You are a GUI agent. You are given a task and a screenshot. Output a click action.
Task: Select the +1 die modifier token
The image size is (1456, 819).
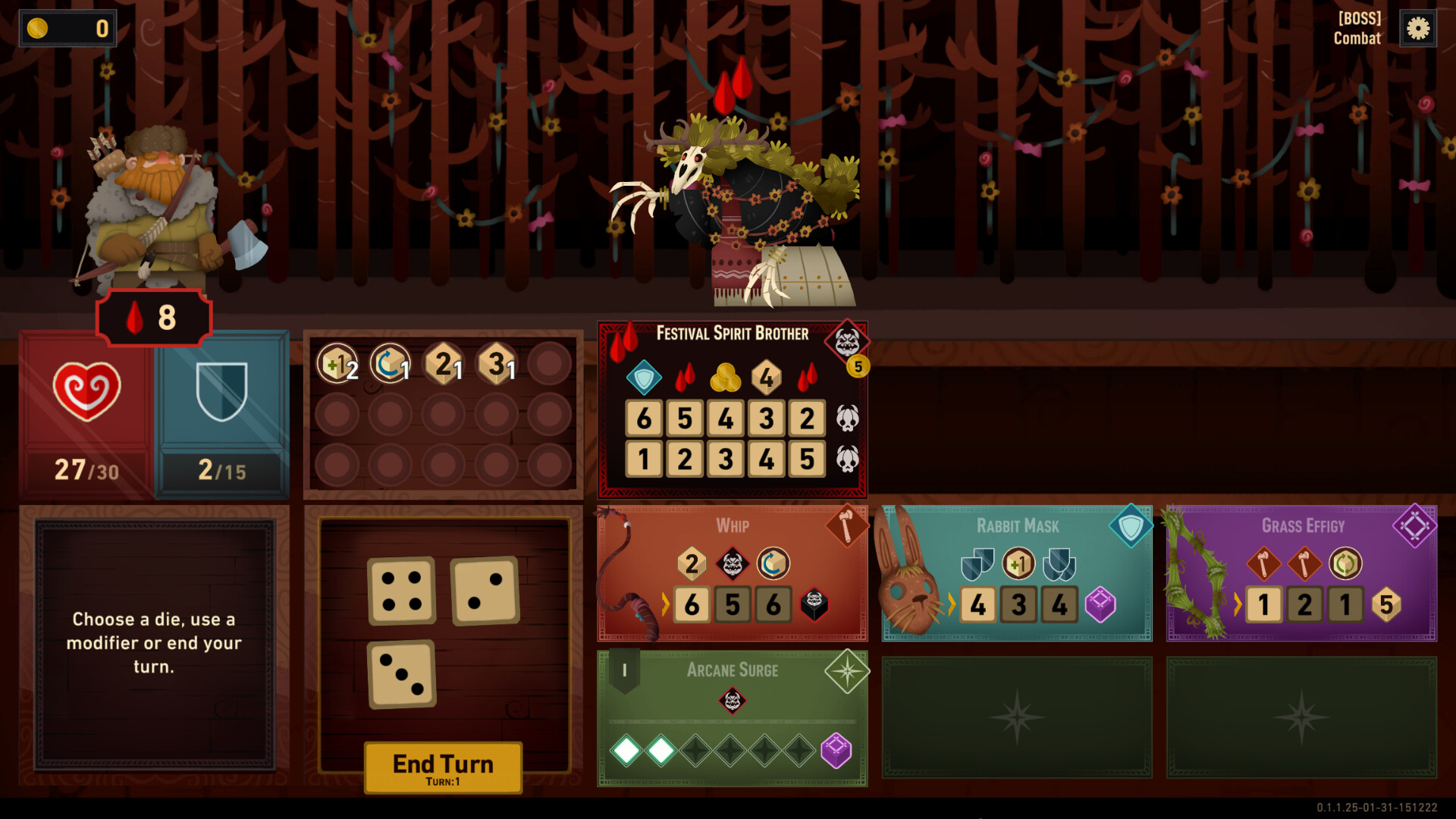[336, 363]
